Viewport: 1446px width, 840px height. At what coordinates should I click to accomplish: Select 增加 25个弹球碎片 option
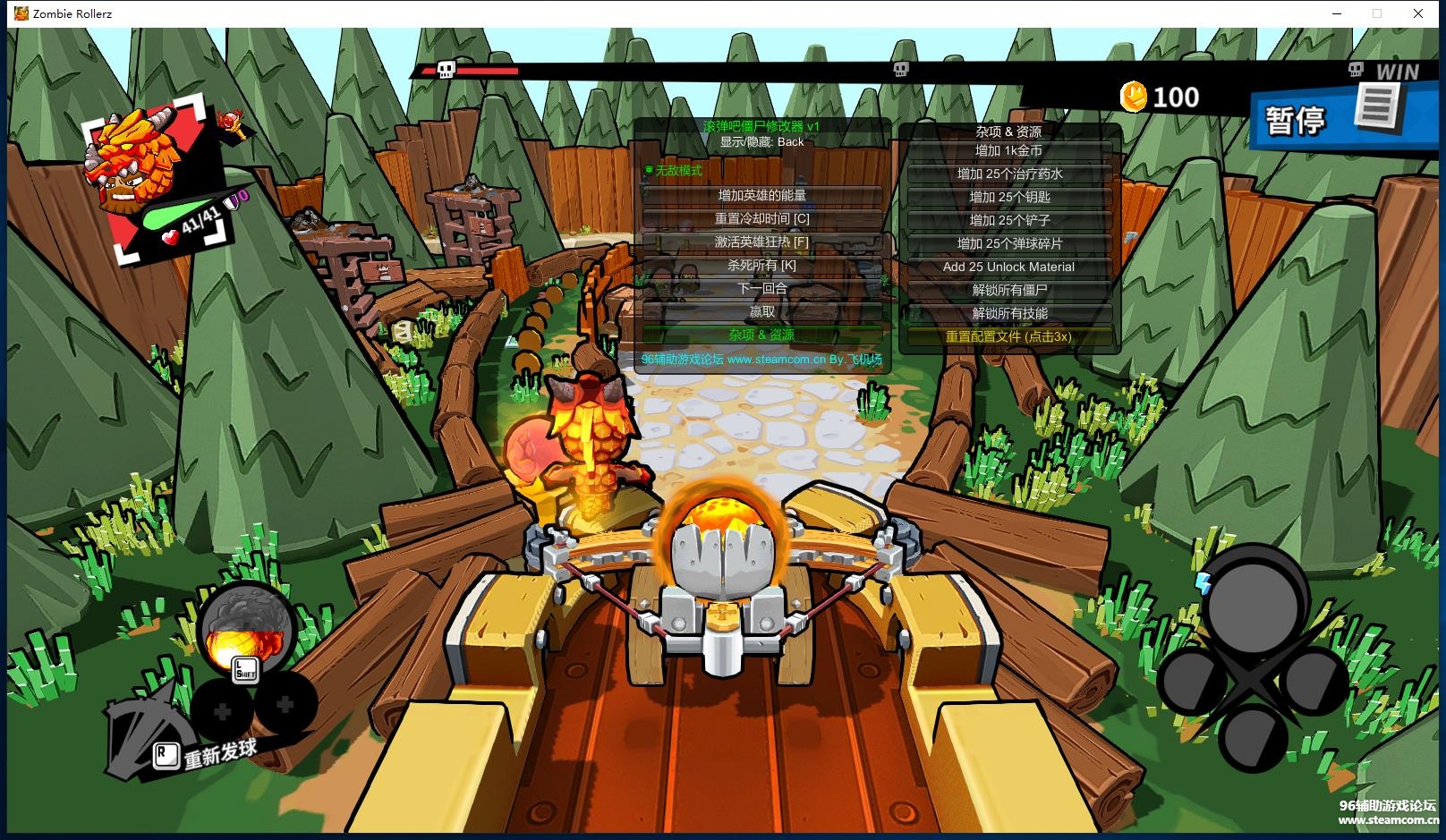[1008, 243]
